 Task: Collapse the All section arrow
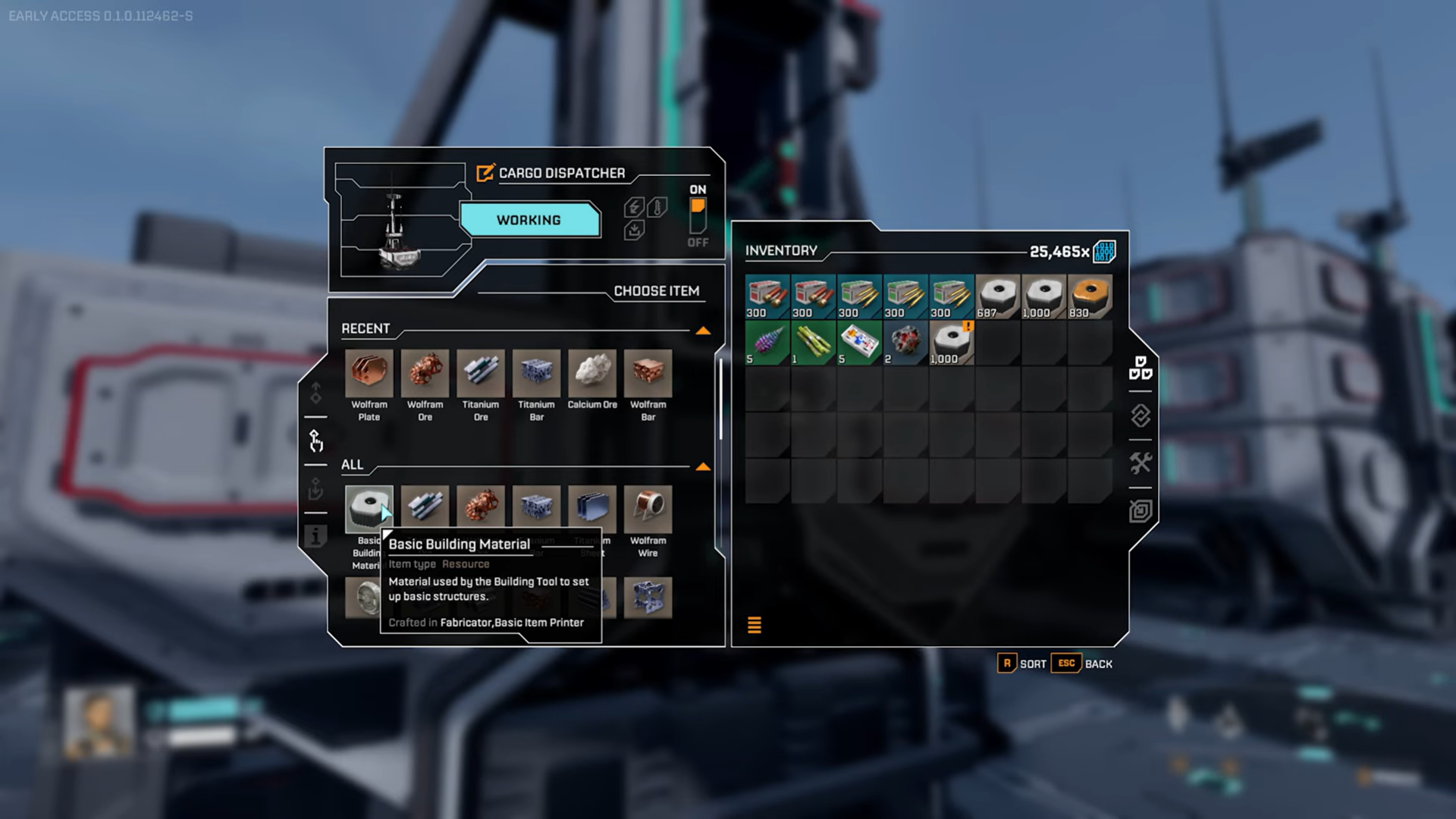tap(703, 466)
